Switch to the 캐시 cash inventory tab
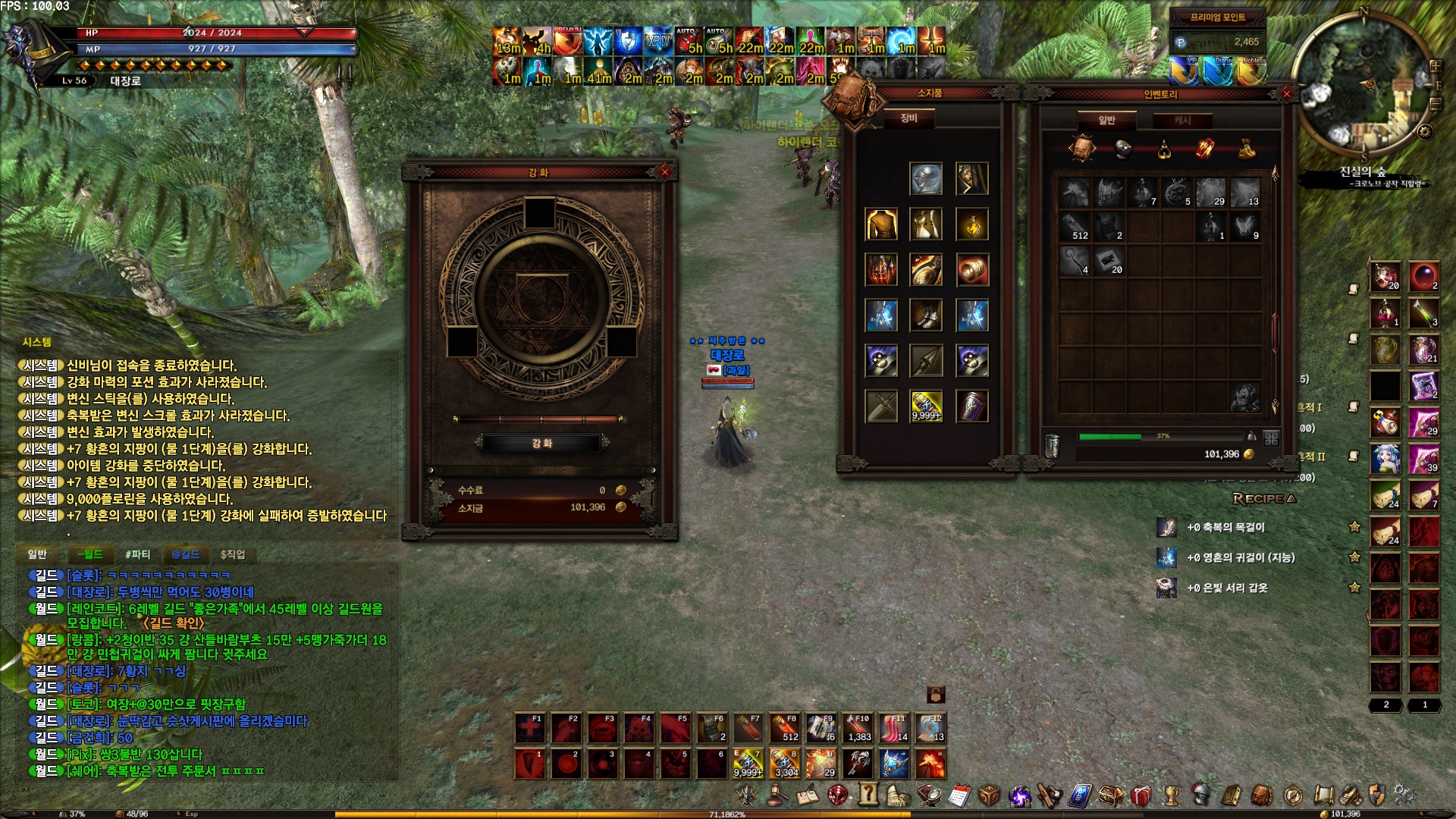 pyautogui.click(x=1182, y=121)
